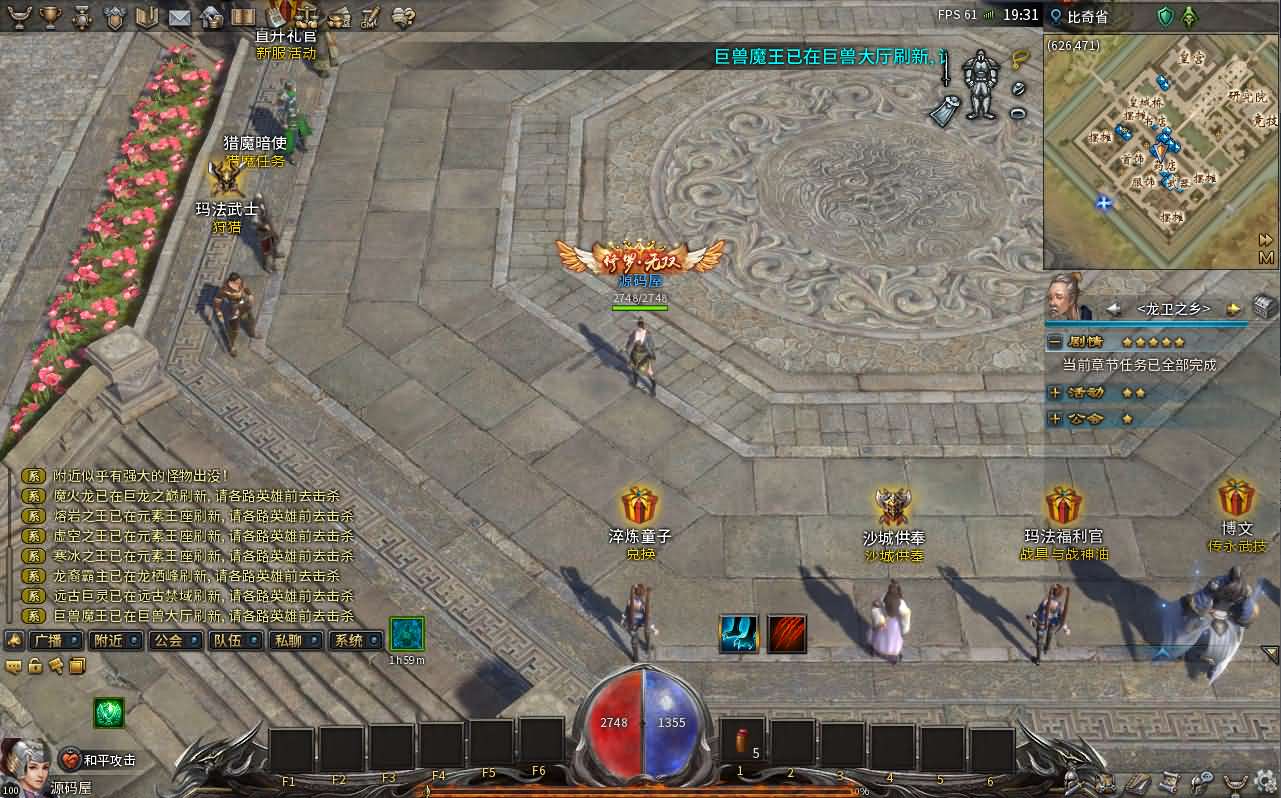
Task: Open the trophy cup icon in top bar
Action: [51, 17]
